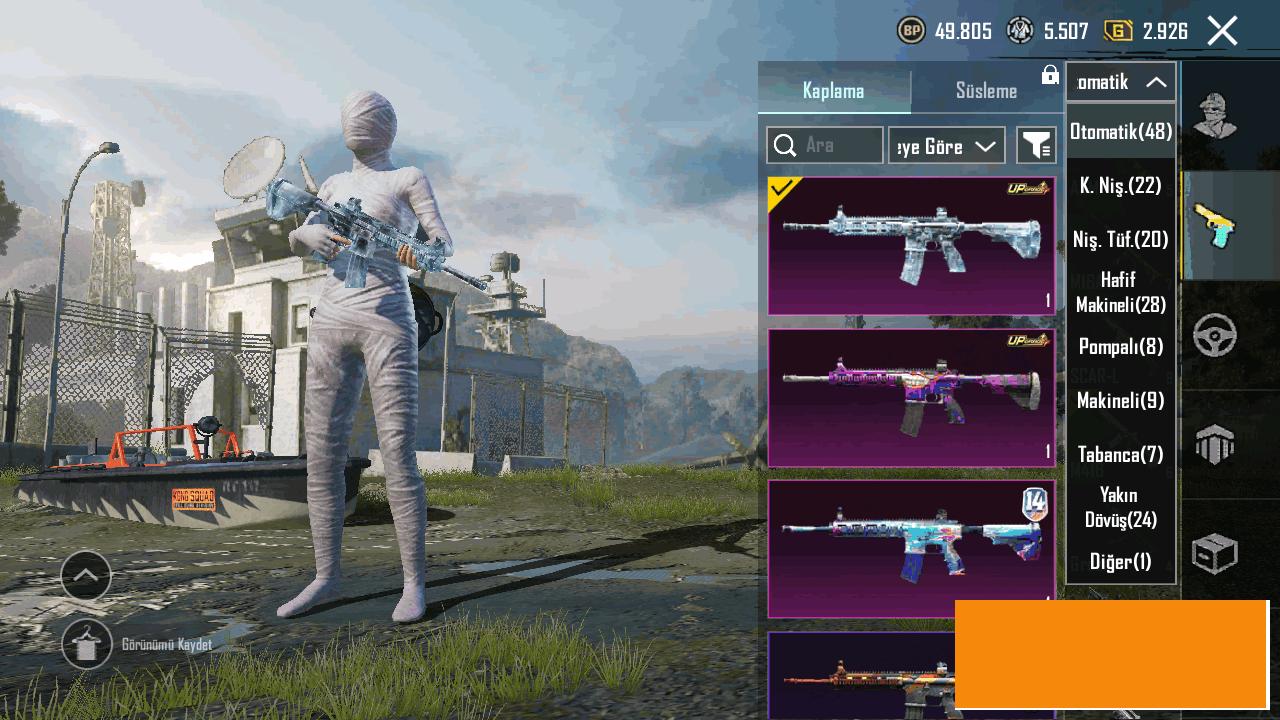1280x720 pixels.
Task: Select Otomatik(48) weapon category
Action: [x=1121, y=131]
